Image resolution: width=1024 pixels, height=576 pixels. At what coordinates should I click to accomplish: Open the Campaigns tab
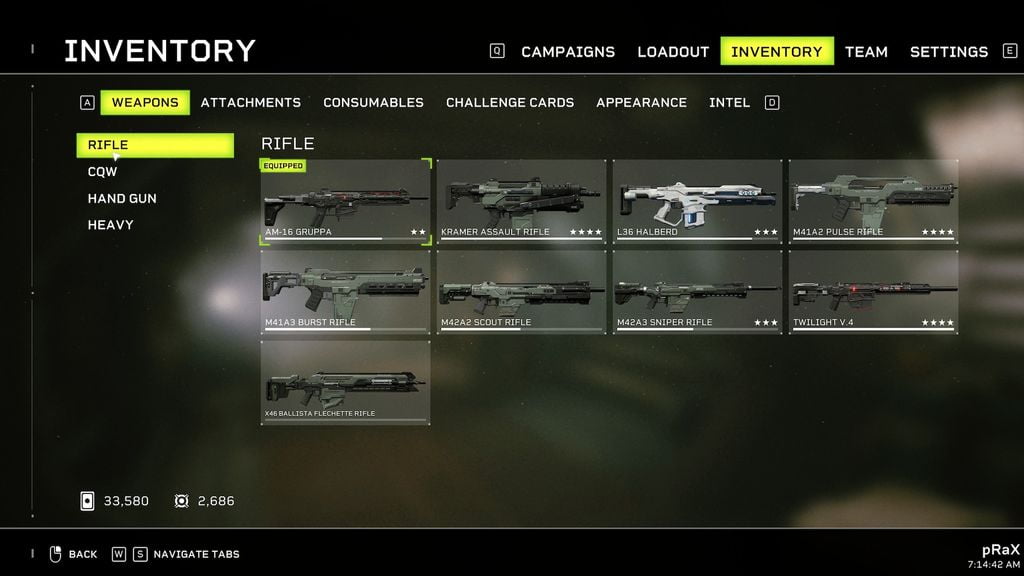(568, 52)
